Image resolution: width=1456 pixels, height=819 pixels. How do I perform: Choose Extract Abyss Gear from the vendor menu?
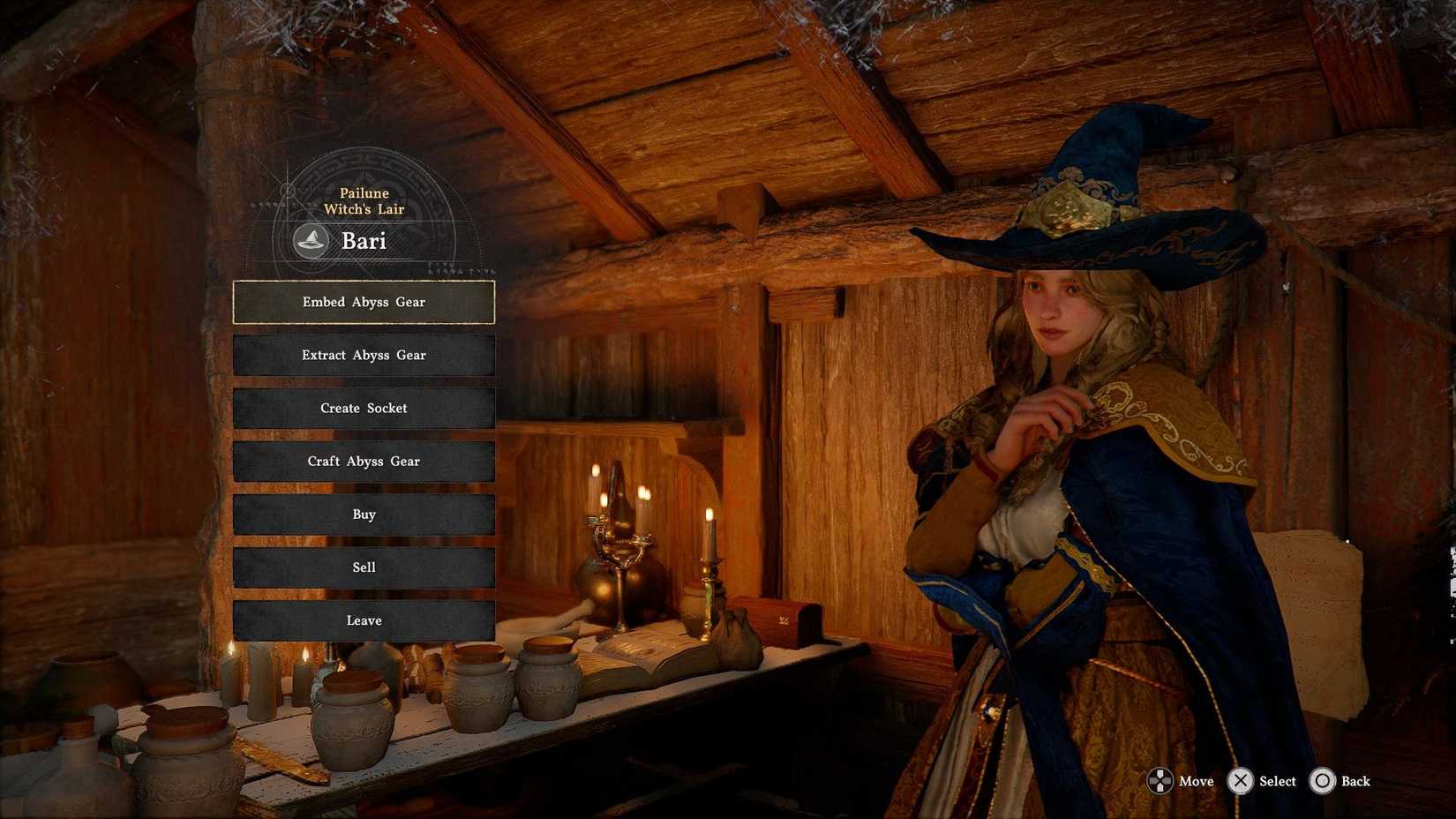coord(364,355)
